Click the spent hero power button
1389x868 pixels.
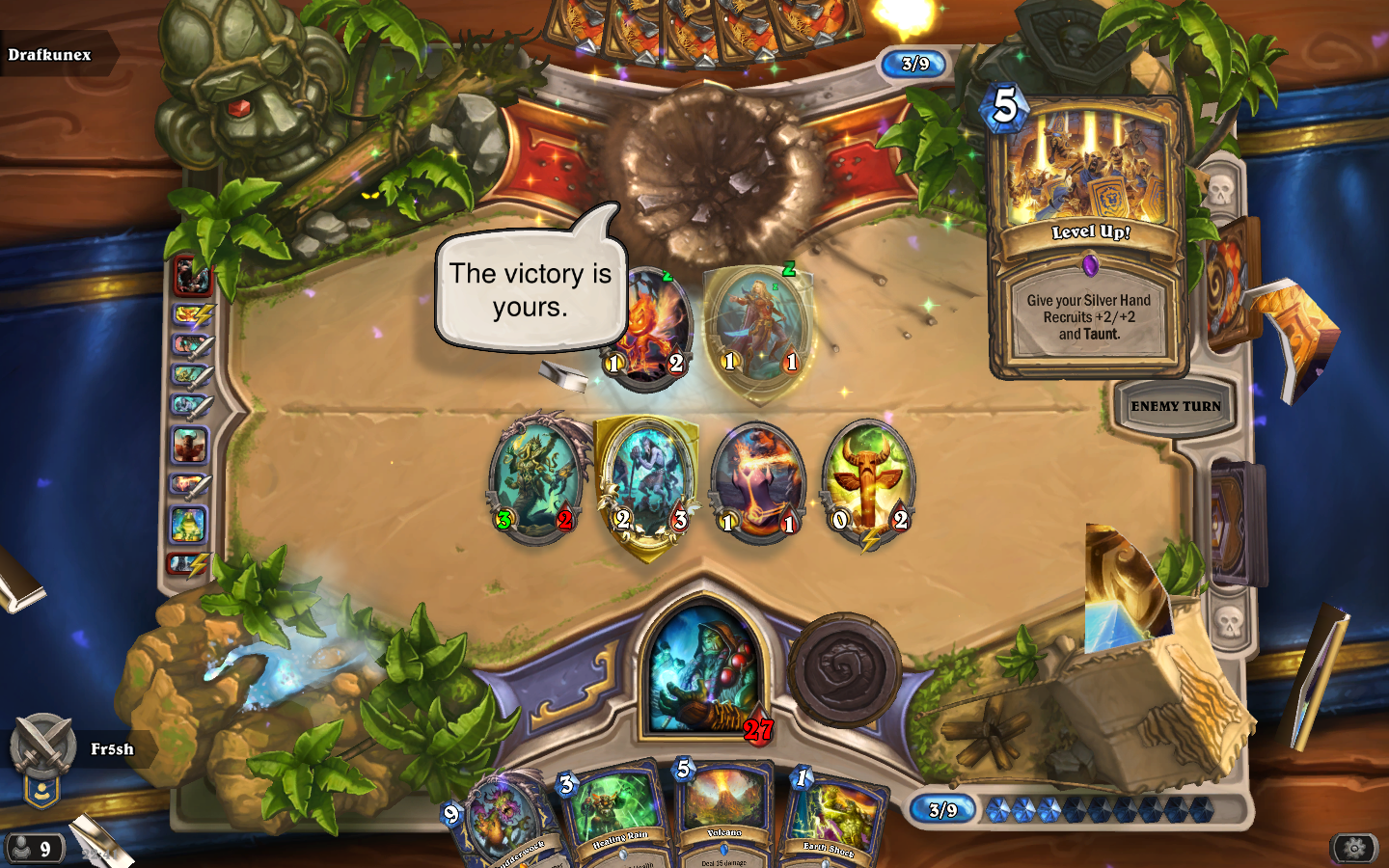click(x=844, y=670)
